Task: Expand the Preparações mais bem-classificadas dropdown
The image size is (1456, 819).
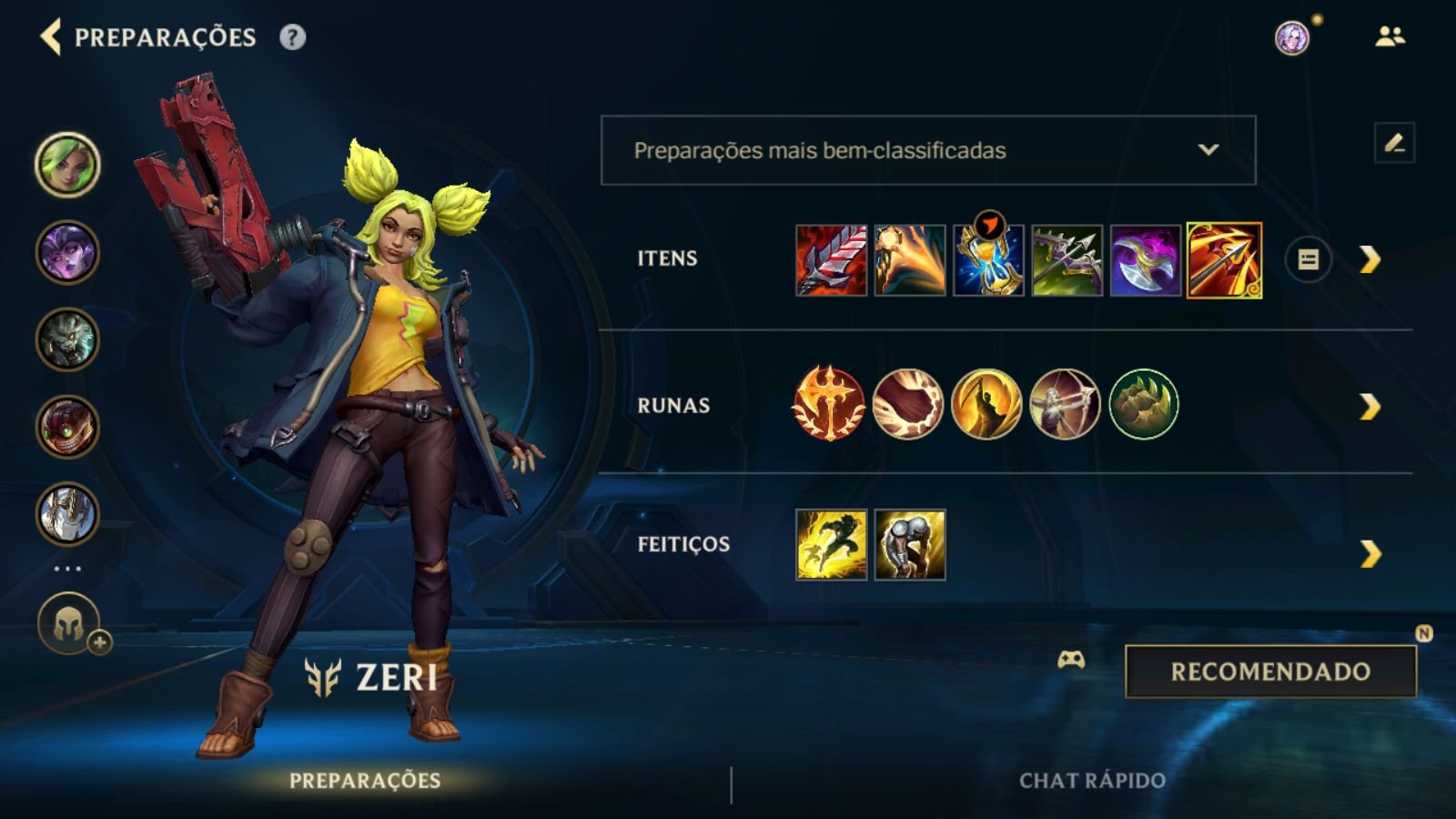Action: tap(928, 150)
